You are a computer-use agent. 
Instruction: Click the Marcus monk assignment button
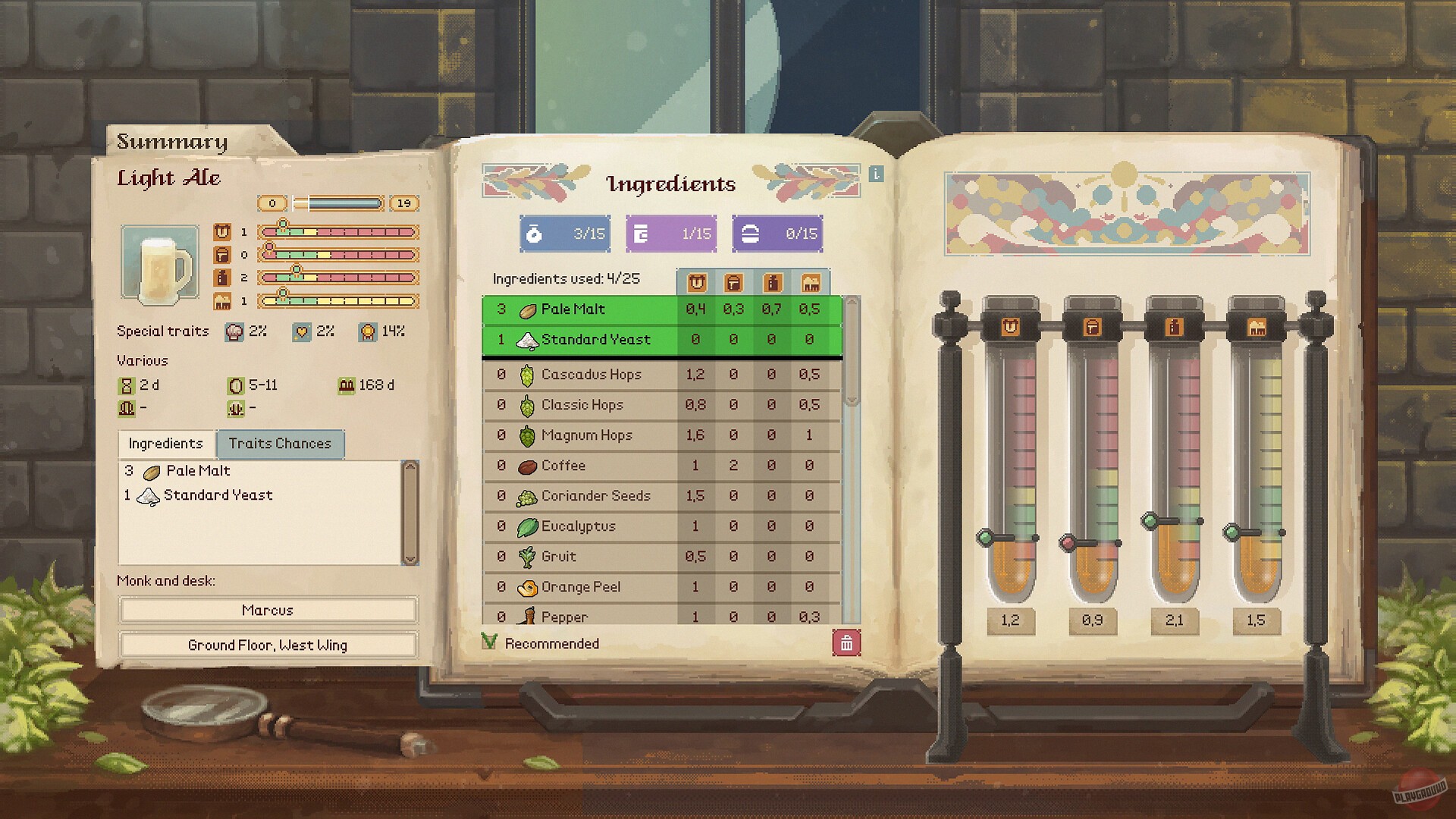[x=267, y=610]
